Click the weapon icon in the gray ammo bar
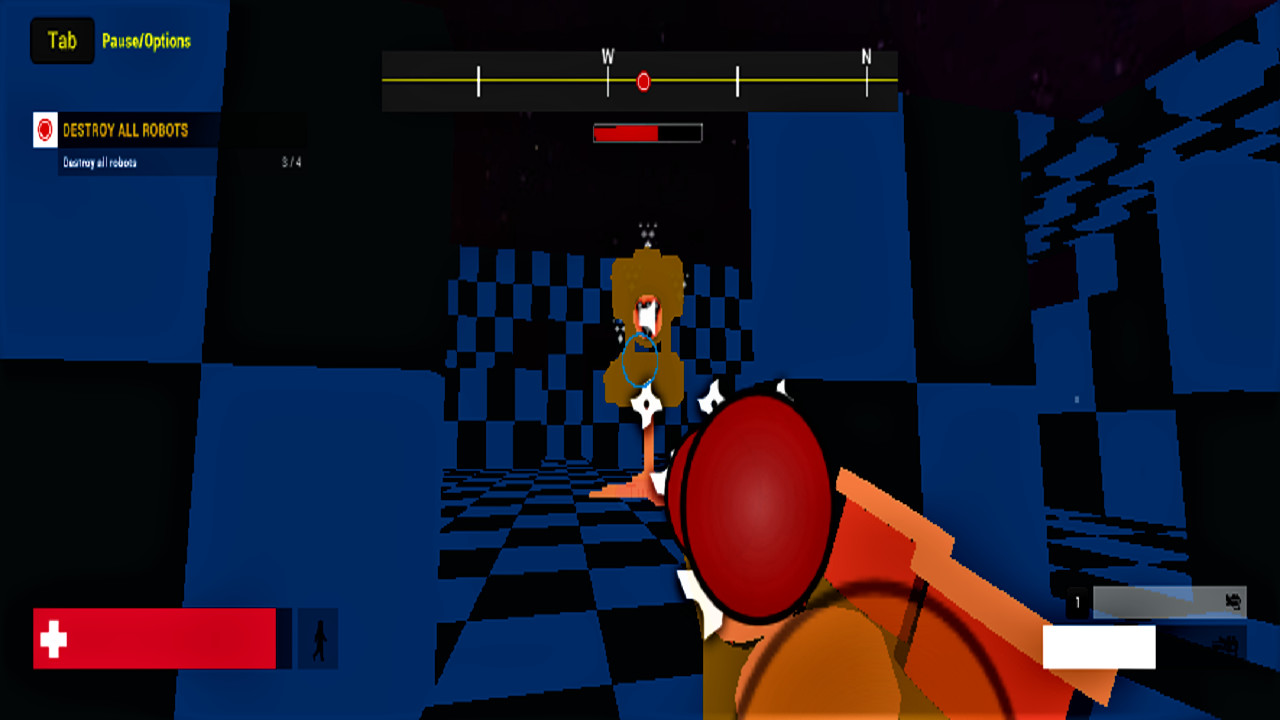Image resolution: width=1280 pixels, height=720 pixels. 1232,602
